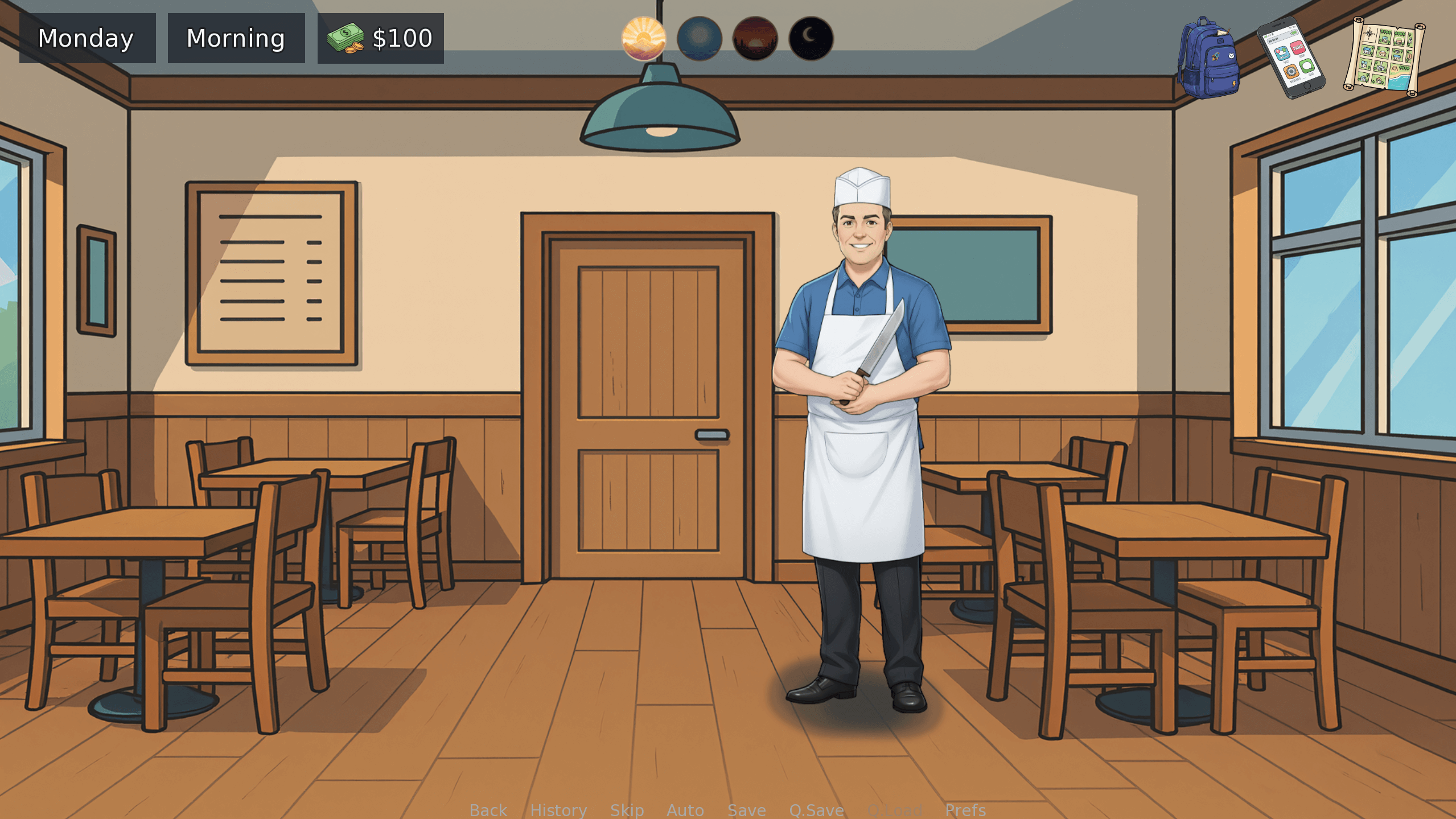Click the cash icon beside $100
Screen dimensions: 1456x819
click(345, 38)
